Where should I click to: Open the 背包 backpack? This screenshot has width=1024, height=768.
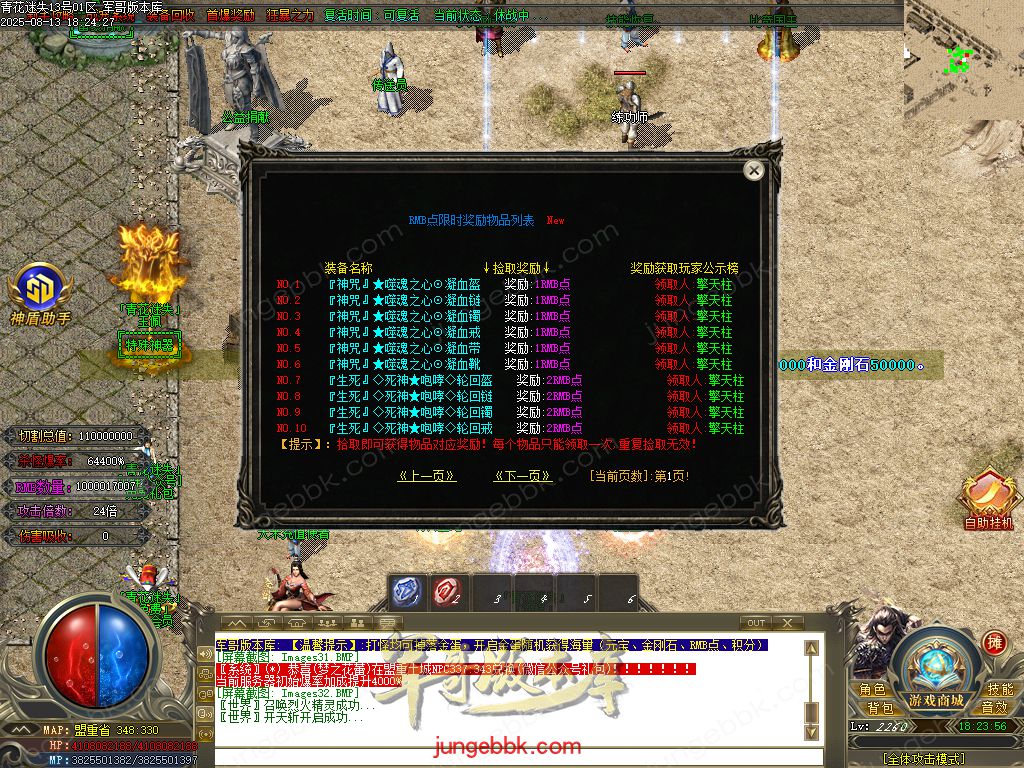click(x=880, y=708)
